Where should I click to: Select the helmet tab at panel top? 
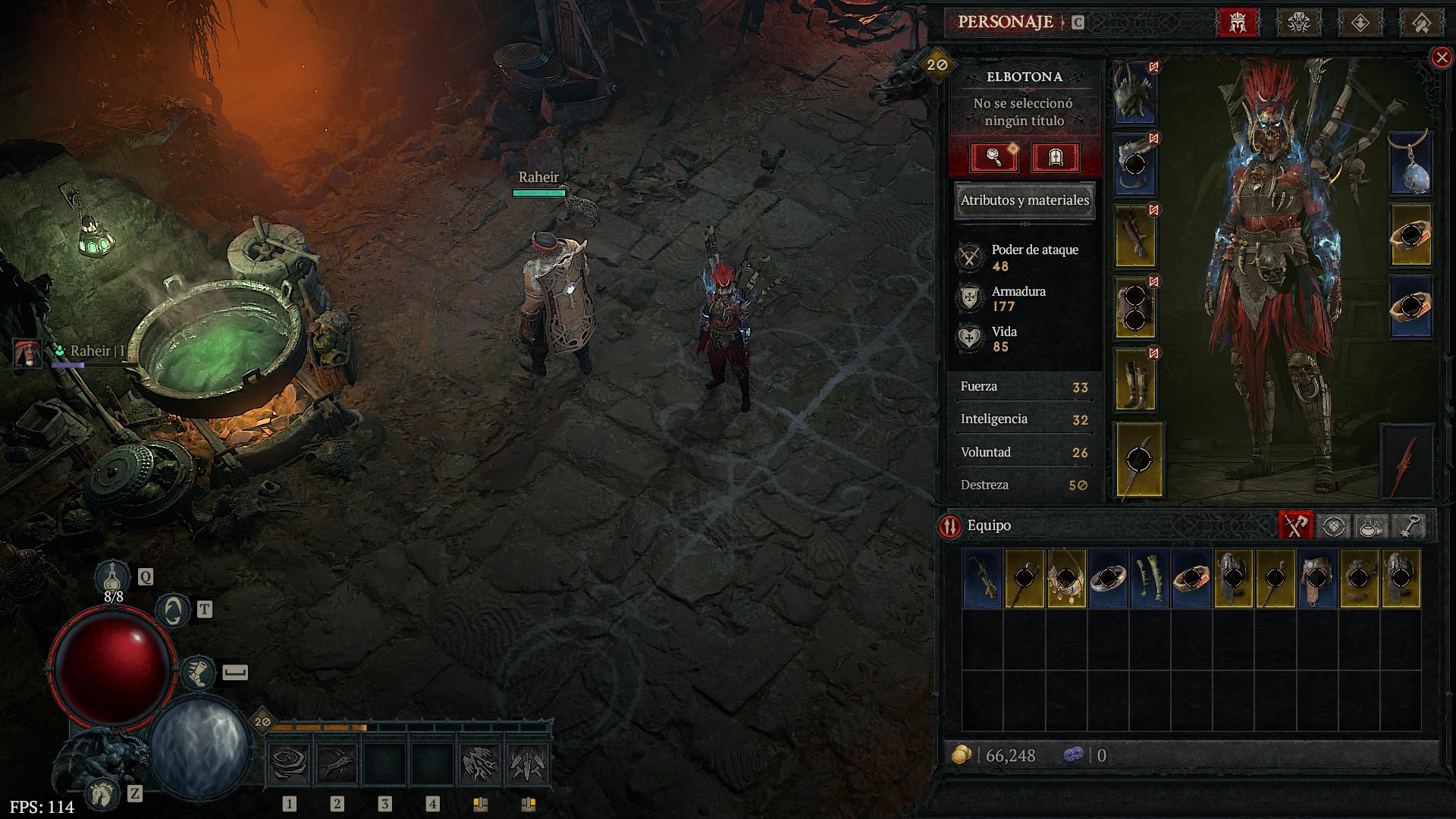(x=1238, y=23)
